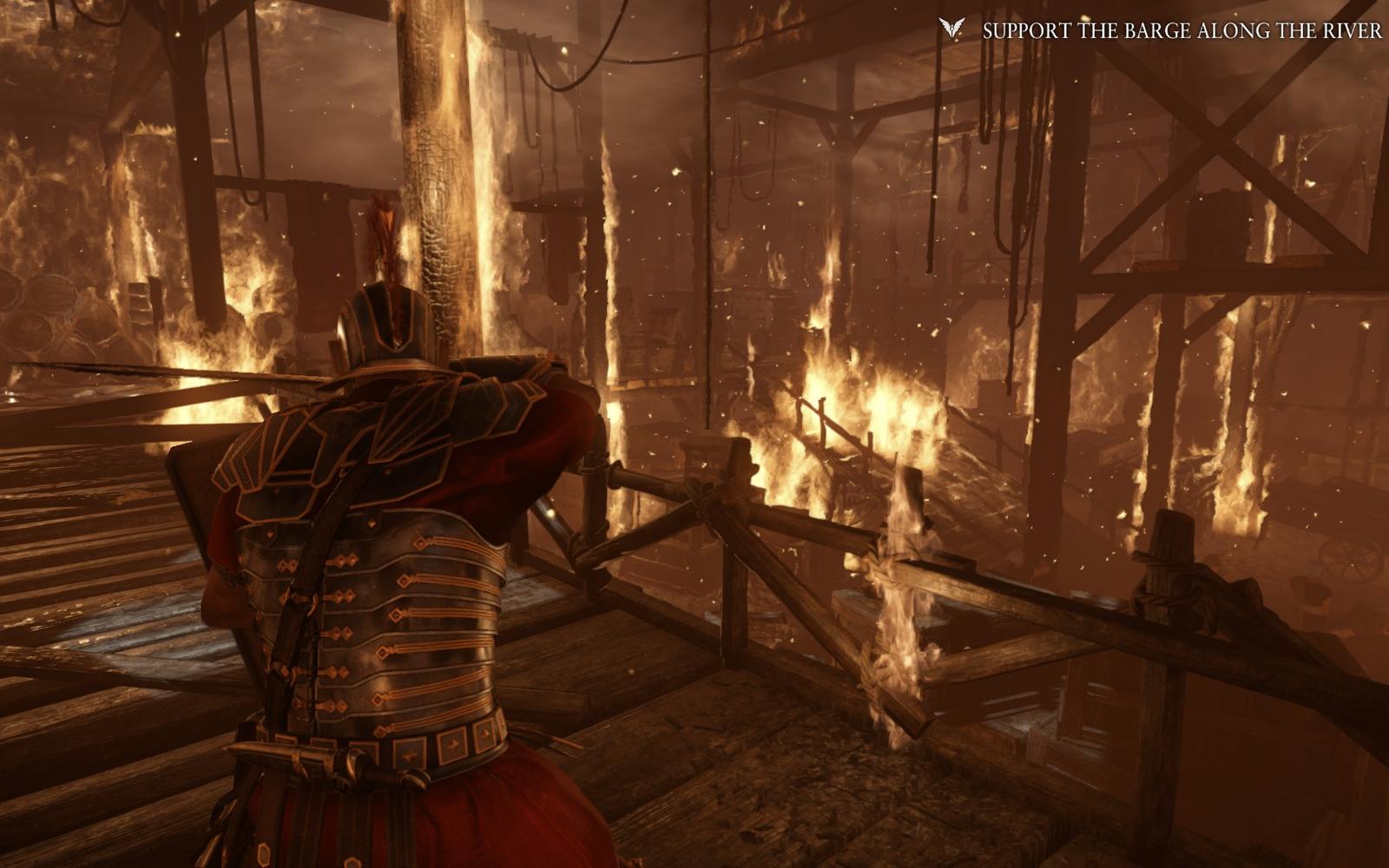
Task: Click the eagle emblem beside the objective
Action: tap(951, 30)
